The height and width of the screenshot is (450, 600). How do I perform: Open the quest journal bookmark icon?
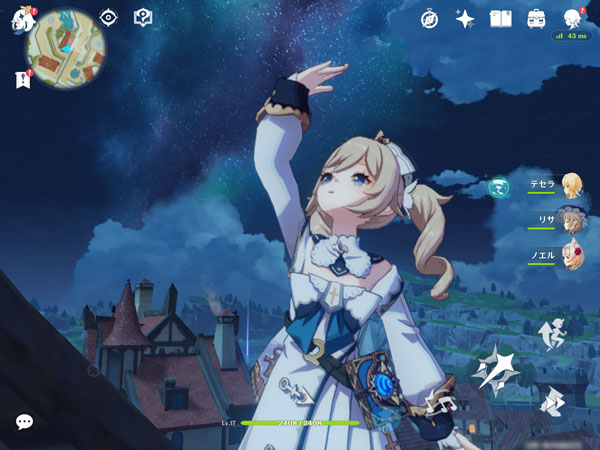tap(22, 80)
